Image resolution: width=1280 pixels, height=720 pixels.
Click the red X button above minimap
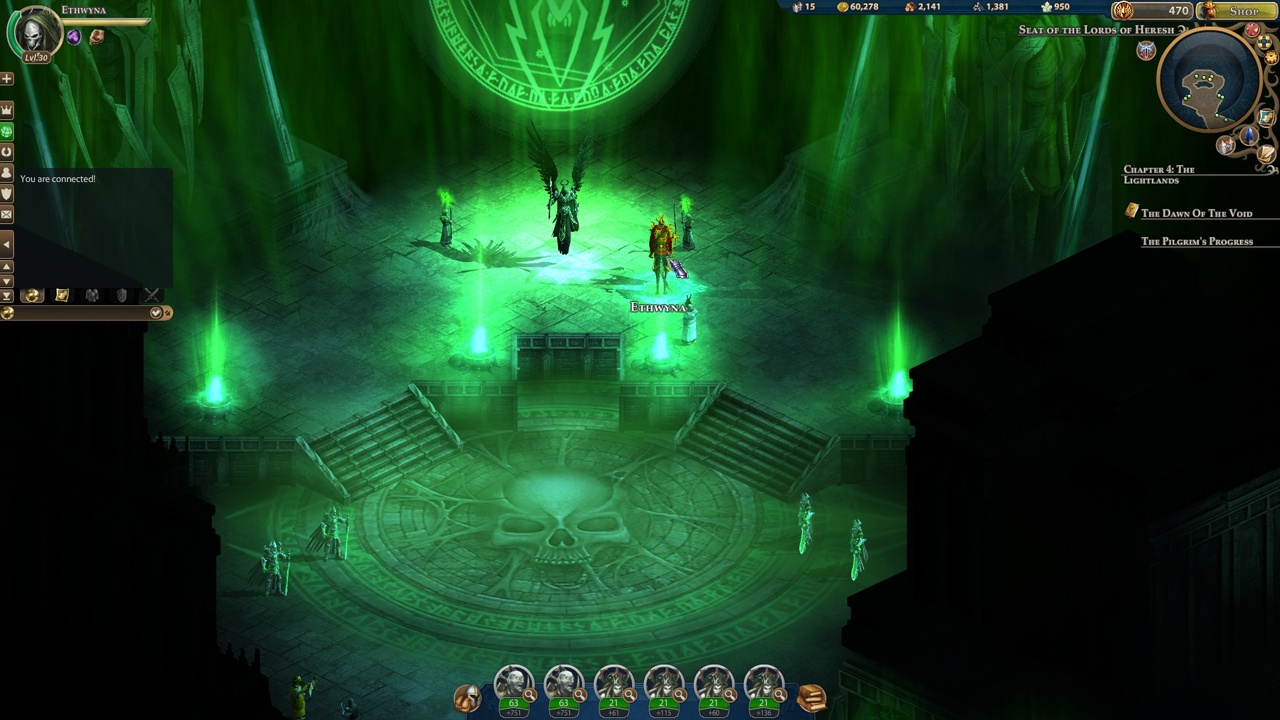(1252, 31)
